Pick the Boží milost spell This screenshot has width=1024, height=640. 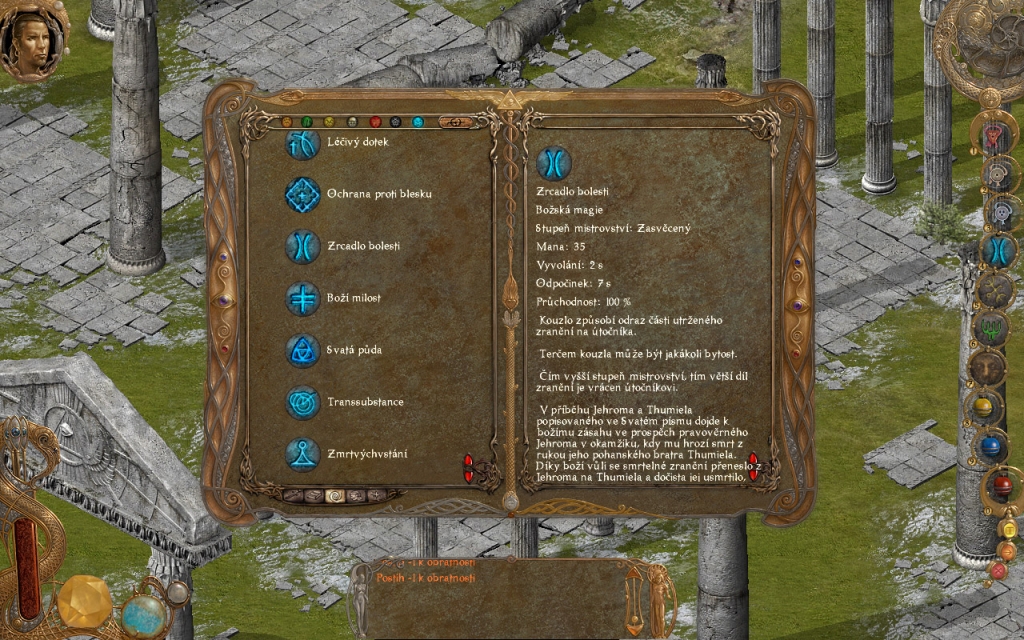[303, 298]
